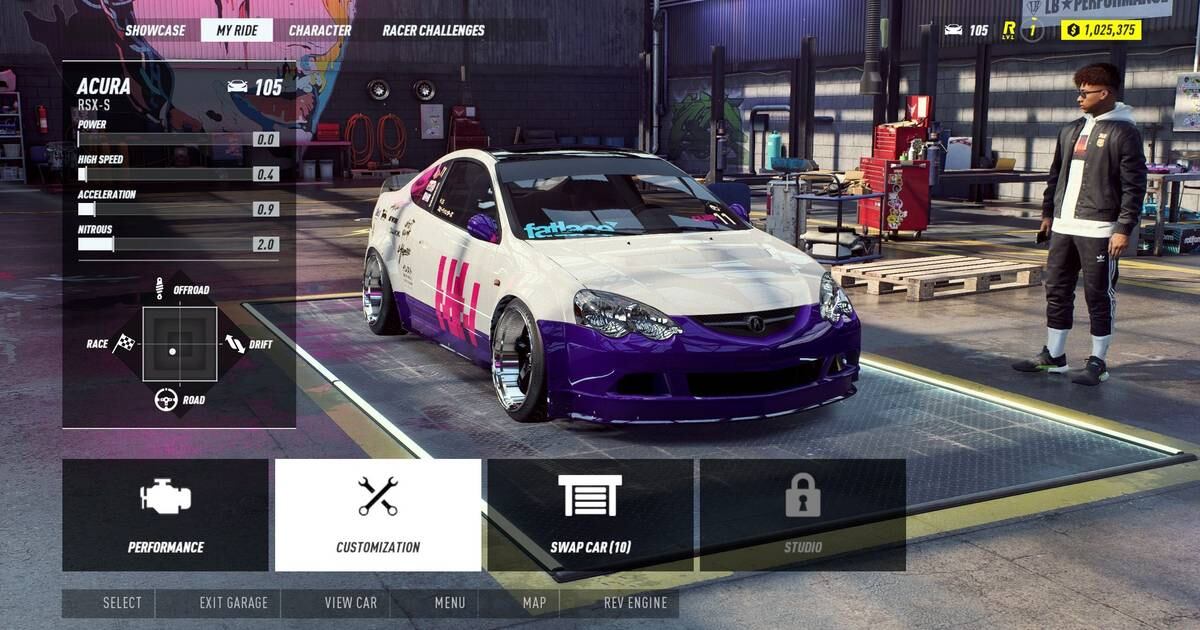
Task: Open the Character tab
Action: point(320,30)
